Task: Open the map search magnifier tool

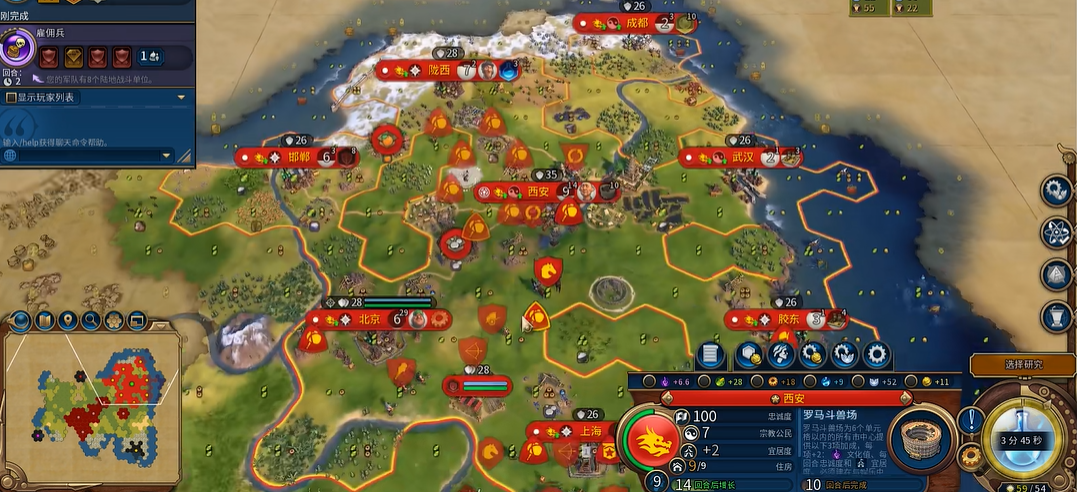Action: 91,321
